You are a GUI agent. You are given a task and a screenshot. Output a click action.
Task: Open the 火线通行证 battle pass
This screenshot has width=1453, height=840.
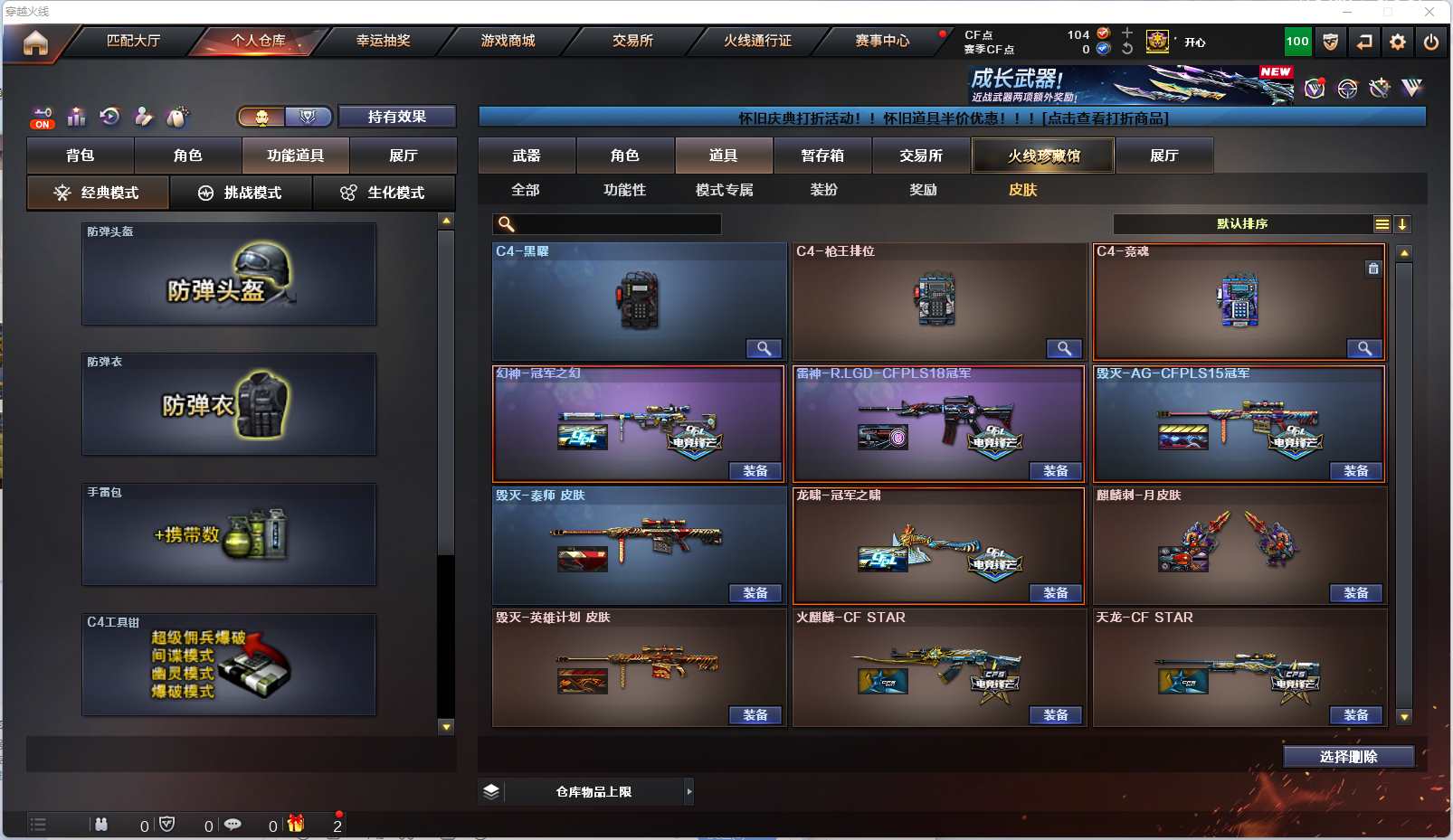(x=757, y=41)
